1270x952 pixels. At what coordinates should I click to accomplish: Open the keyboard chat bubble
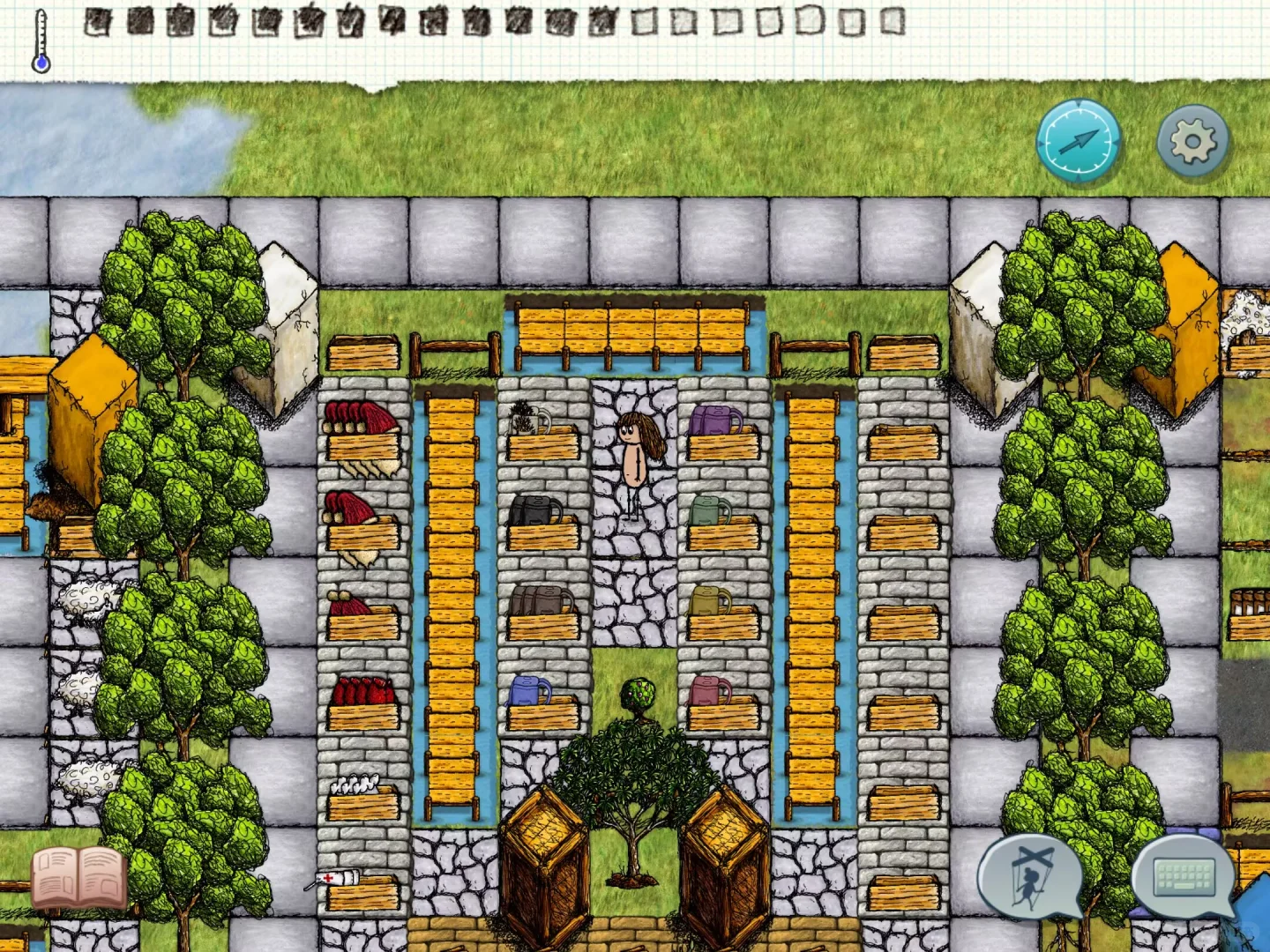pos(1184,877)
